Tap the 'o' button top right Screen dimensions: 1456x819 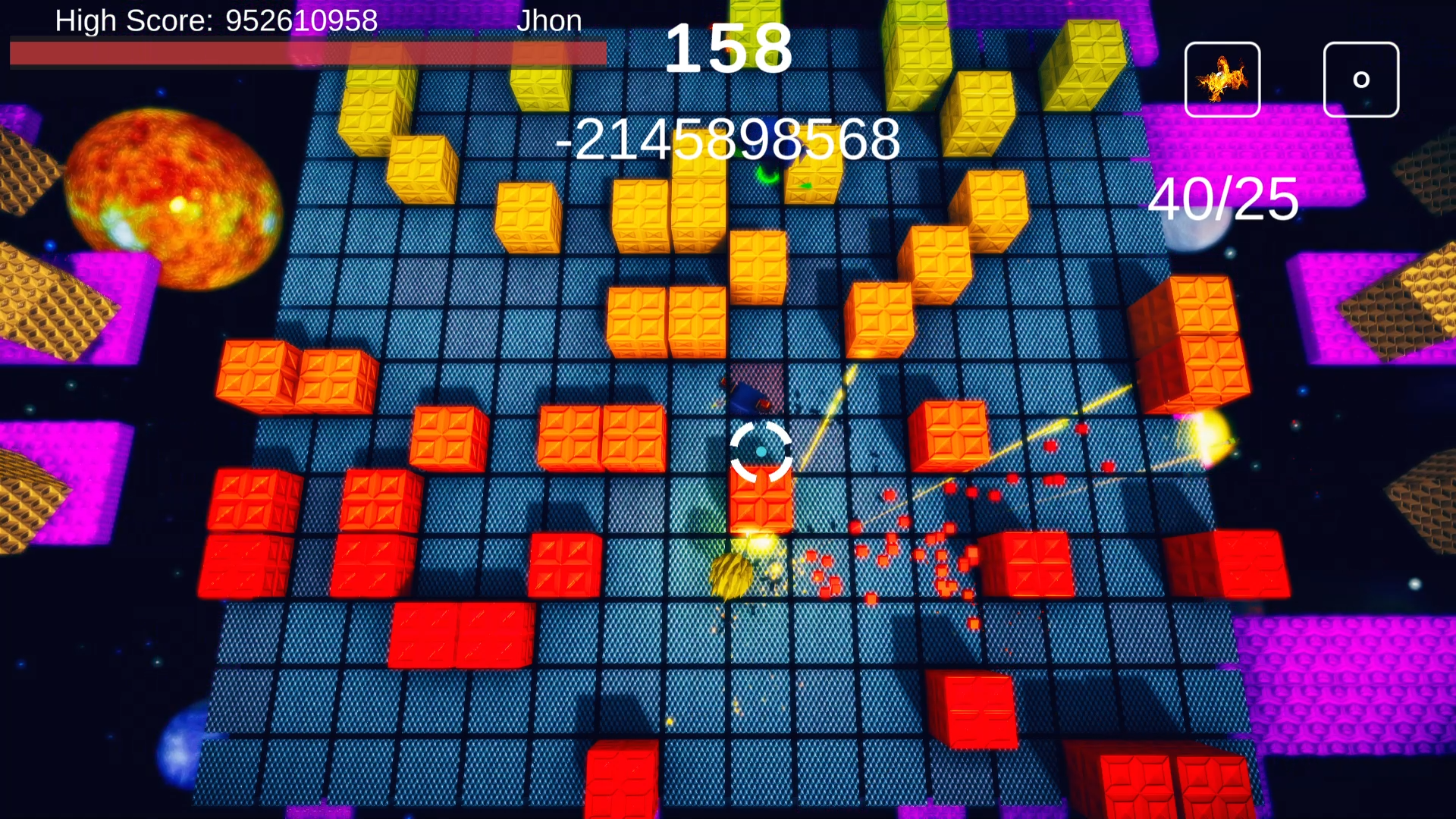[x=1360, y=78]
